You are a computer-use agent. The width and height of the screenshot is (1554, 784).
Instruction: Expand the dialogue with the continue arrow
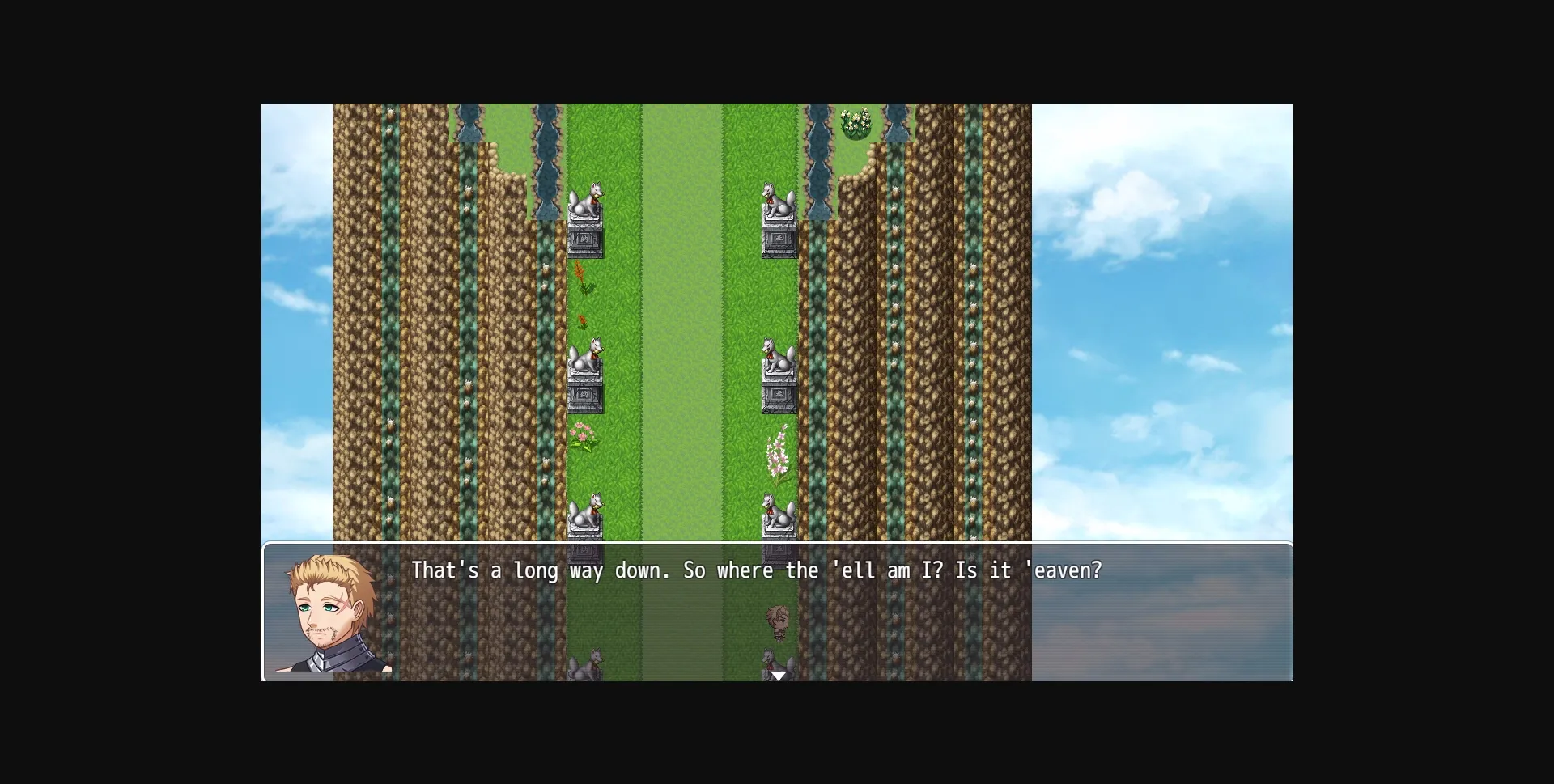(x=779, y=674)
